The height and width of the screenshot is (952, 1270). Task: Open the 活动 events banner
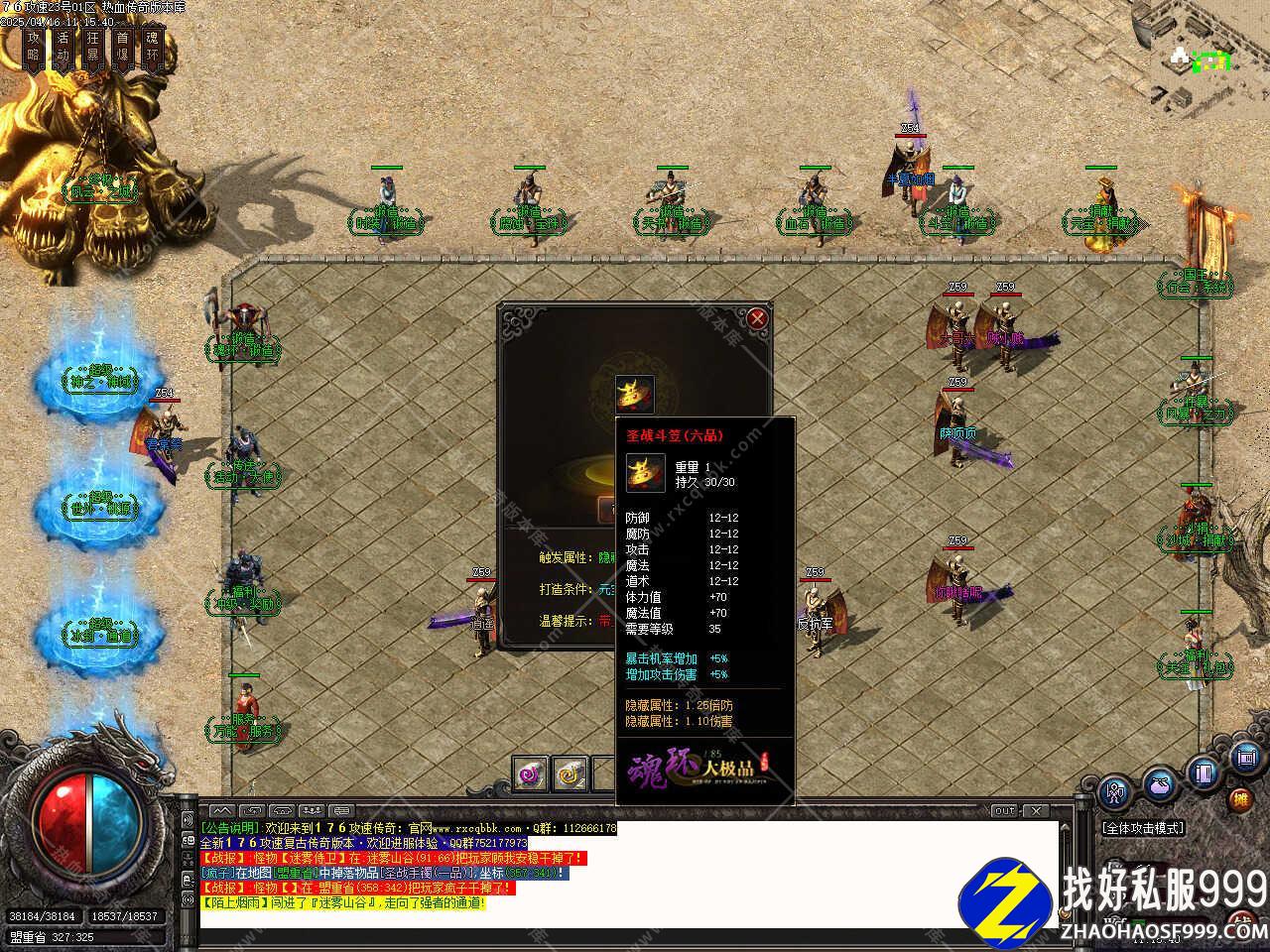tap(63, 47)
